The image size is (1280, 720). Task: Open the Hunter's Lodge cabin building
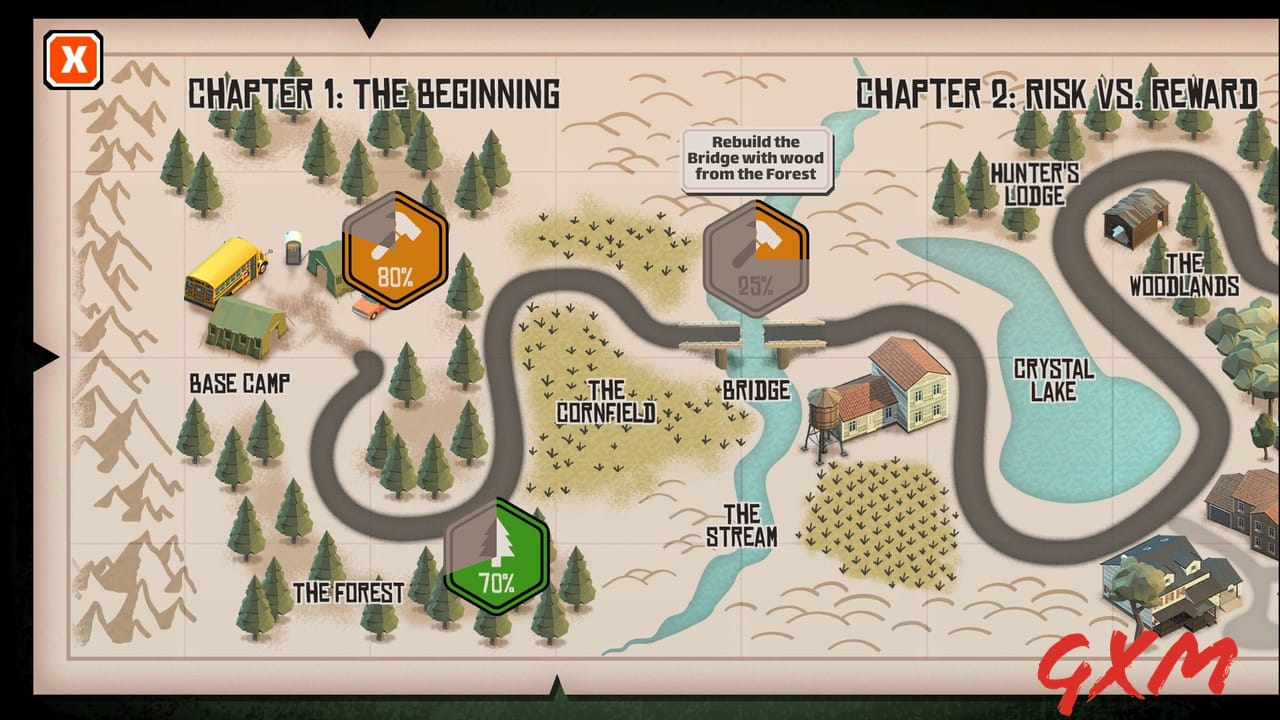tap(1134, 218)
